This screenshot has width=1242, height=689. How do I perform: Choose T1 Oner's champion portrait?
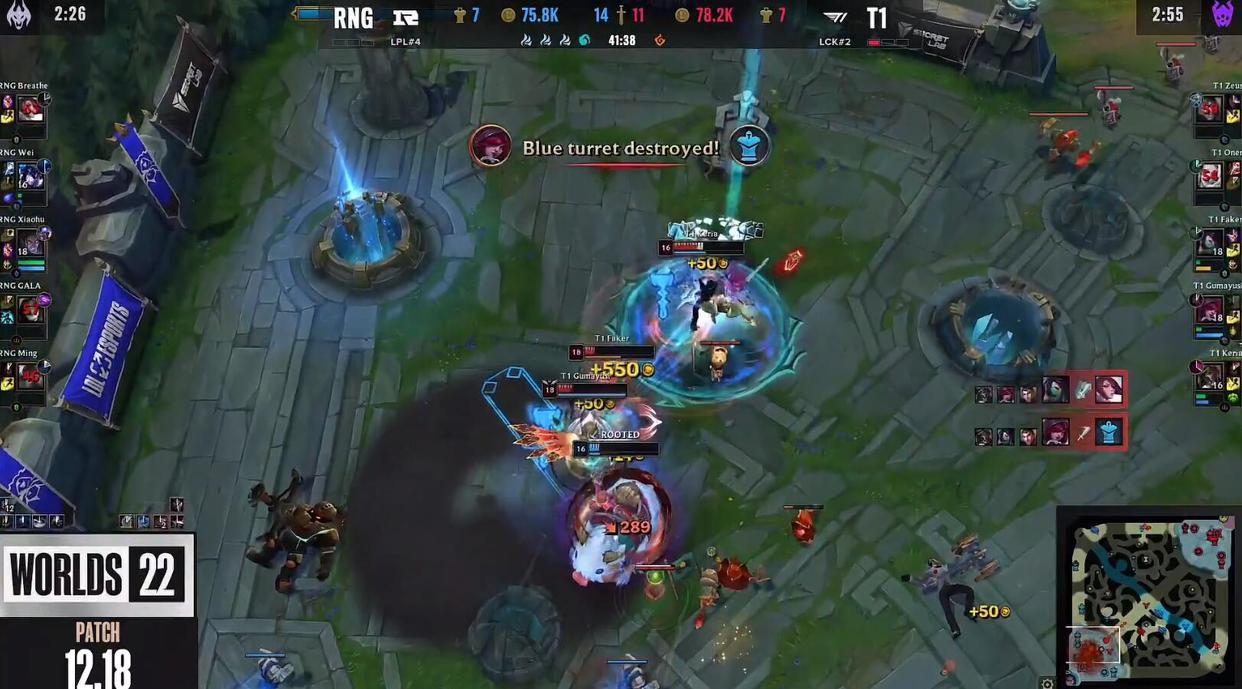click(x=1210, y=176)
